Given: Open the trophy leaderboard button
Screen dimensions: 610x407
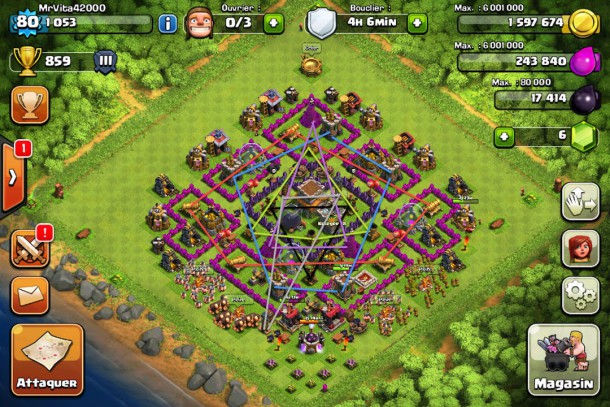Looking at the screenshot, I should point(29,104).
